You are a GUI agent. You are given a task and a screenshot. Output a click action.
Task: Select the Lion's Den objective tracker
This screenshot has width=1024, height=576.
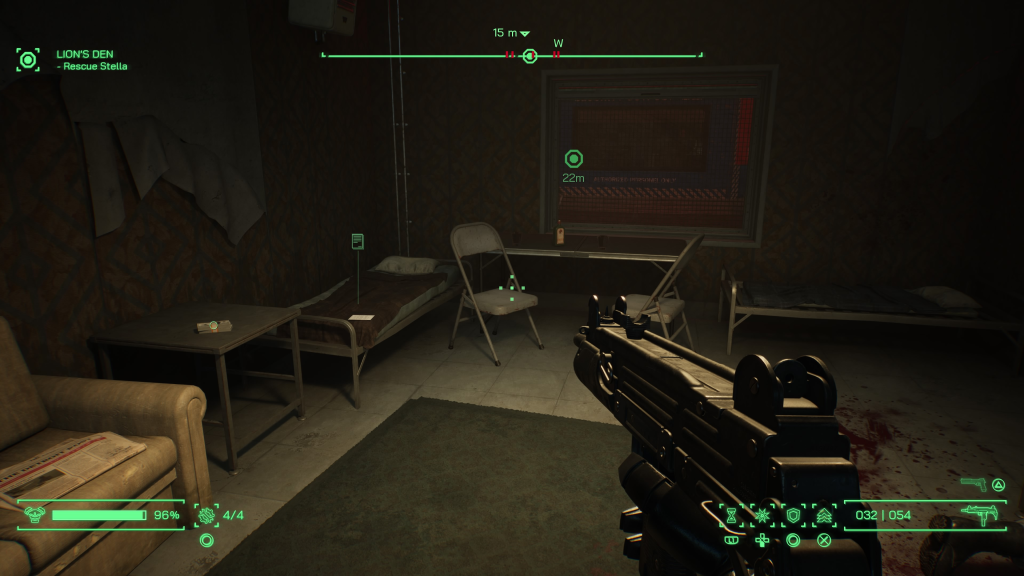click(x=28, y=60)
